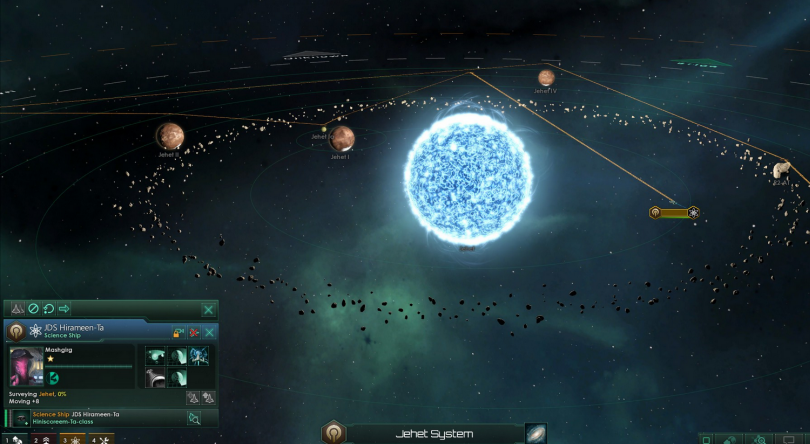
Task: Toggle the padlock icon on JDS Hirameen-Ta
Action: 178,332
